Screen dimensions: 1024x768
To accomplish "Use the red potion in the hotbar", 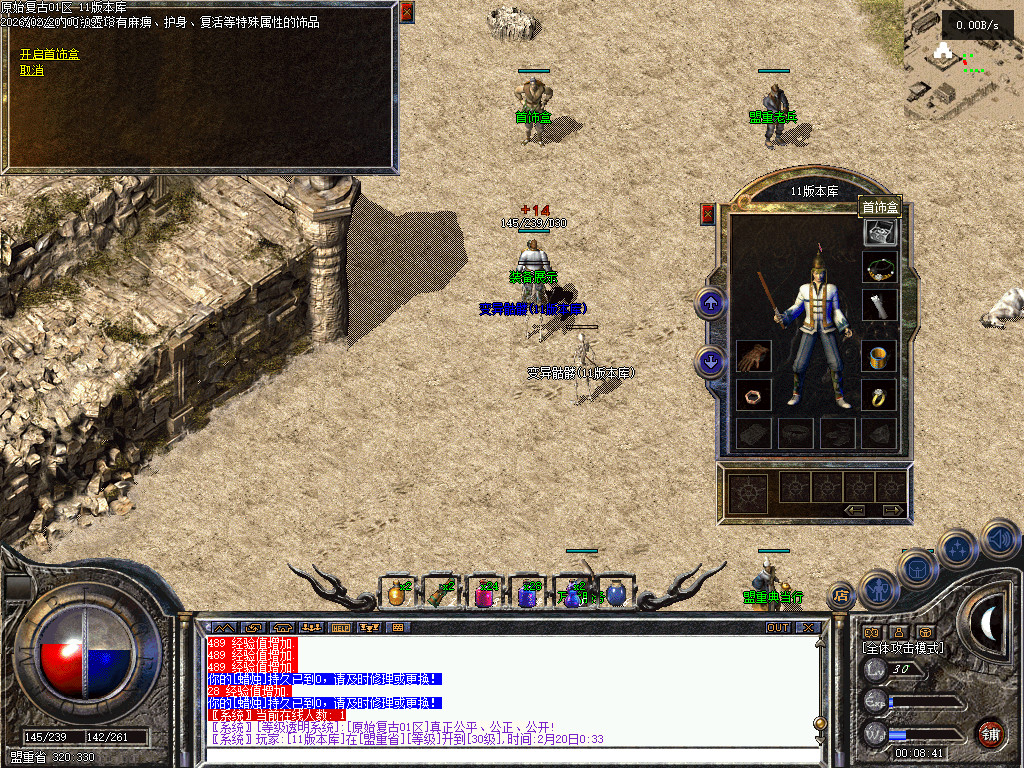I will click(x=484, y=594).
